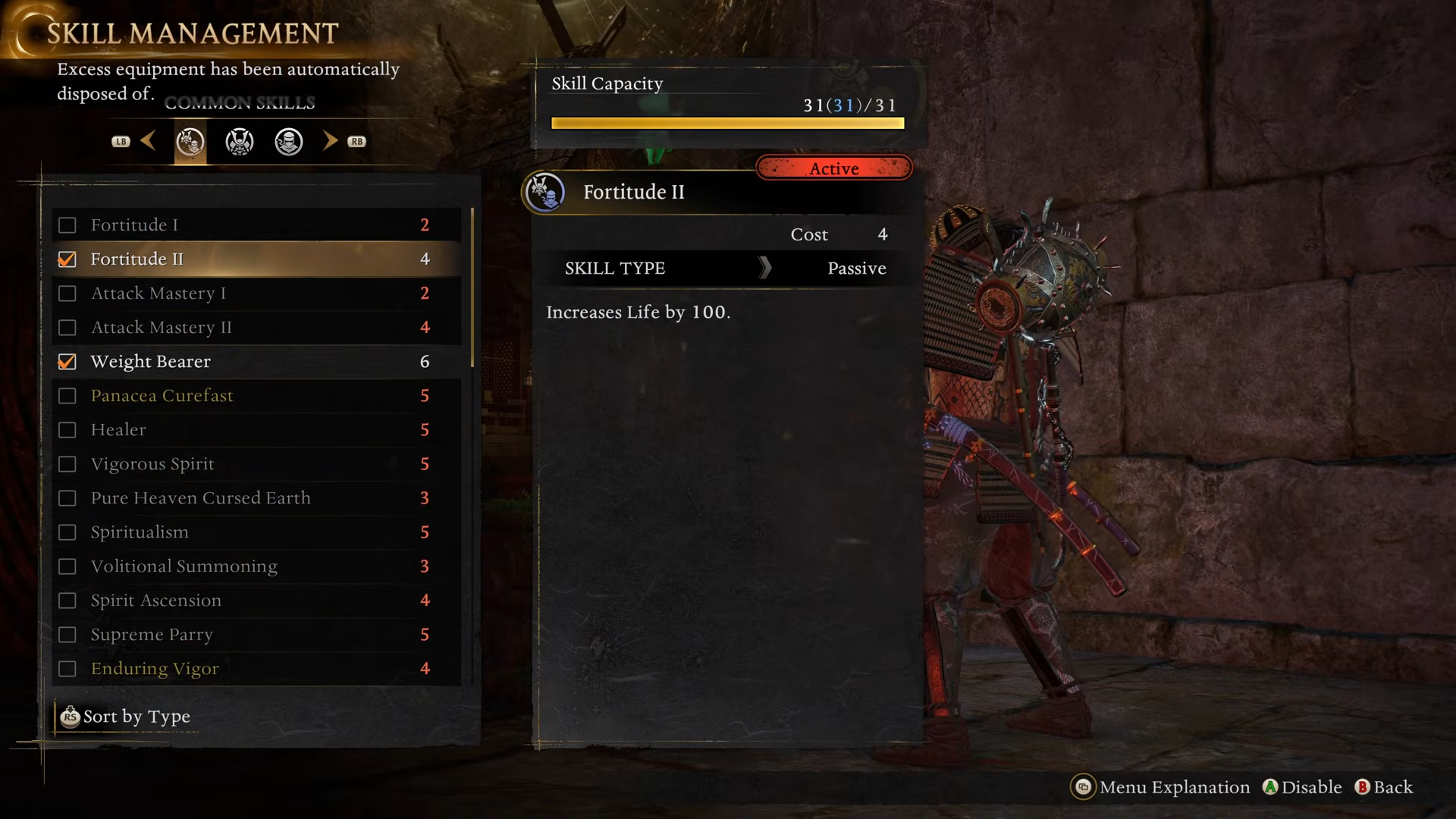The height and width of the screenshot is (819, 1456).
Task: Check the Spiritualism skill box
Action: pos(67,532)
